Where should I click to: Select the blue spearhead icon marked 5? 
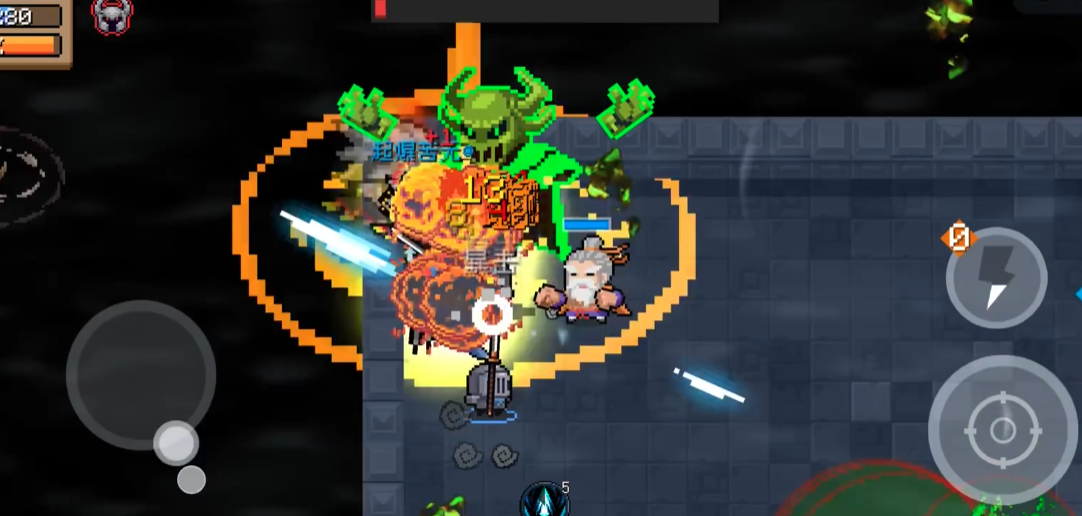(x=544, y=499)
